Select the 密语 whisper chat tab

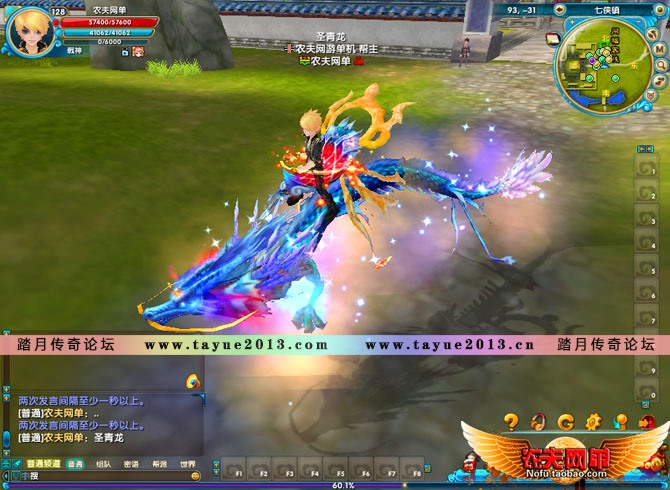coord(131,464)
